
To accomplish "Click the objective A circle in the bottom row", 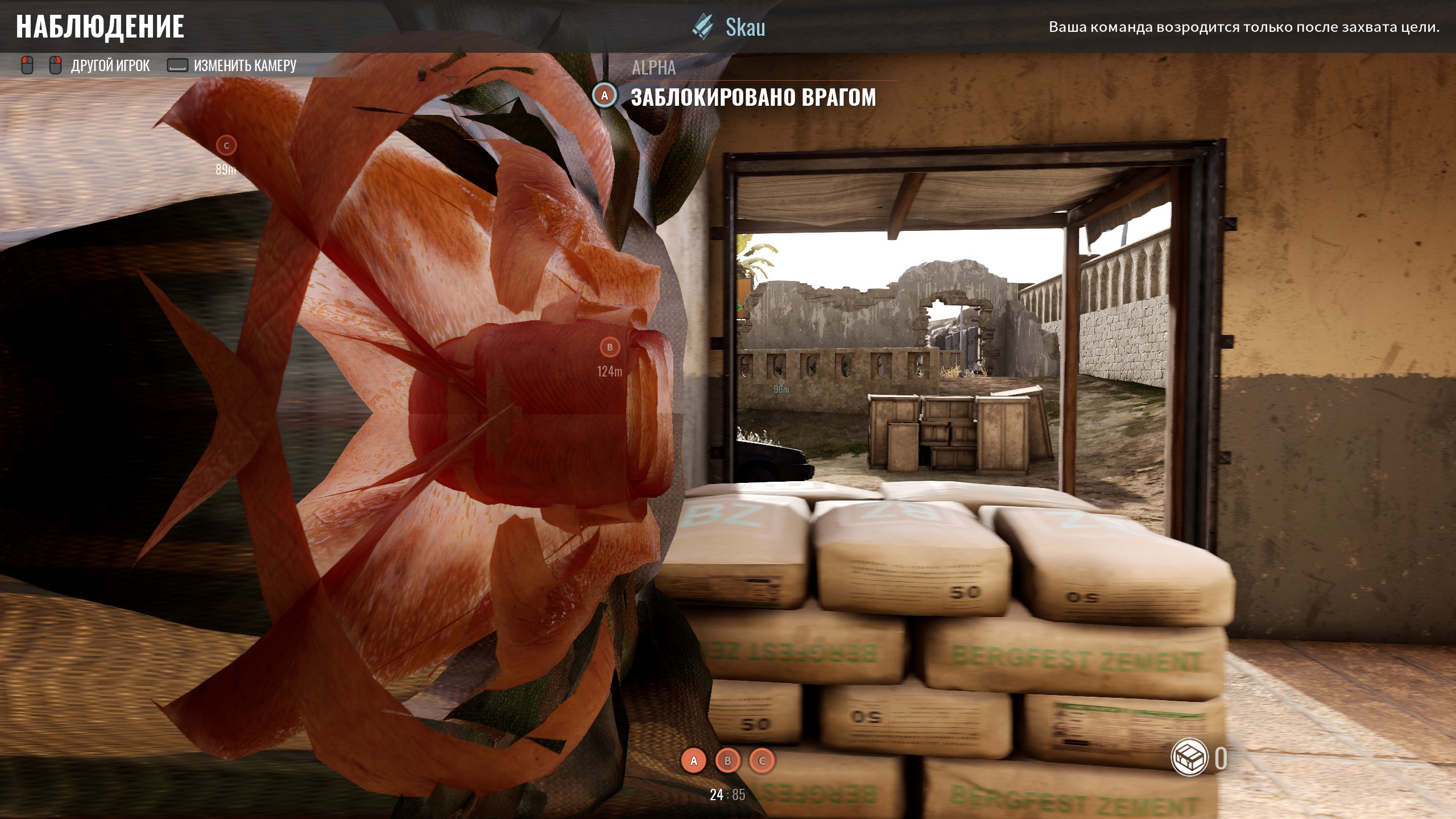I will pyautogui.click(x=693, y=761).
